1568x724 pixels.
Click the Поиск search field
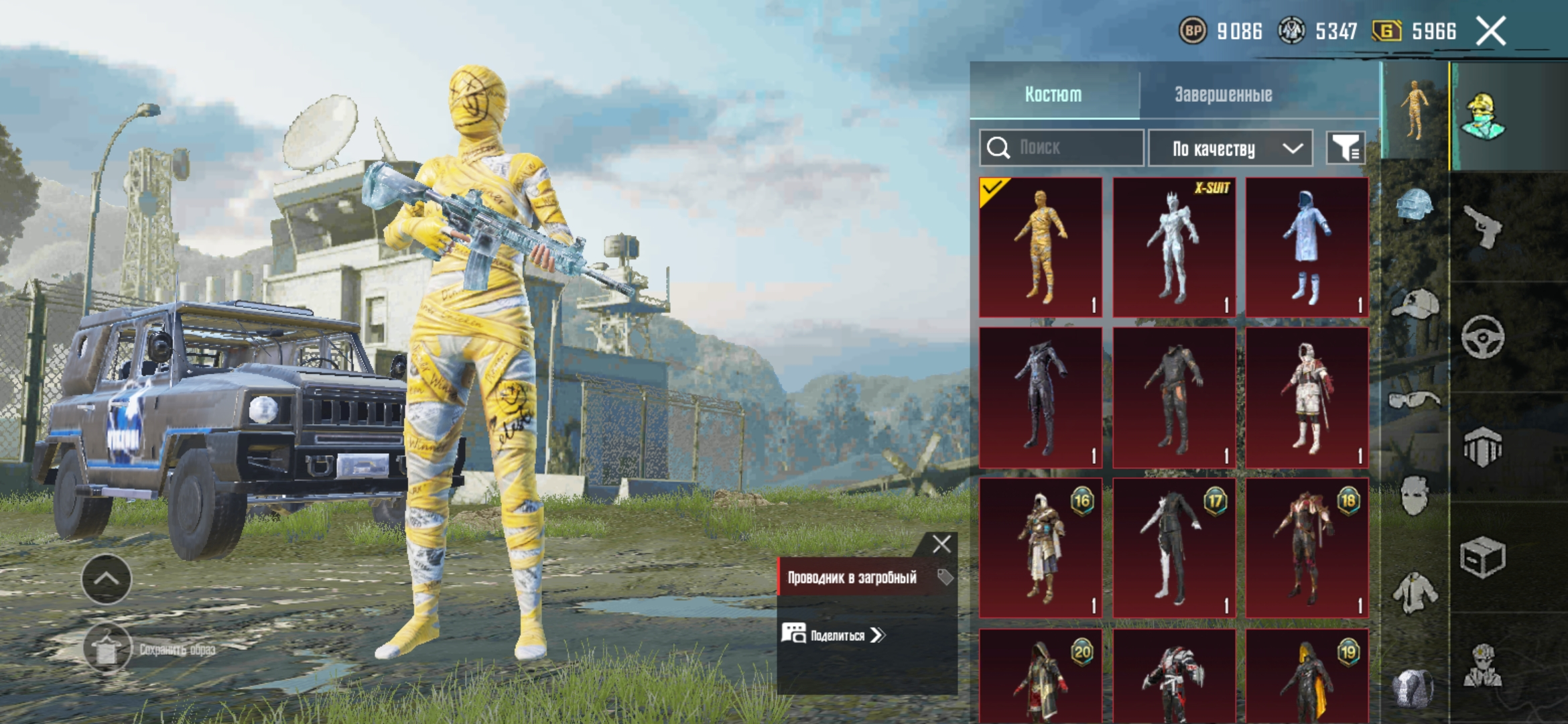click(x=1062, y=147)
